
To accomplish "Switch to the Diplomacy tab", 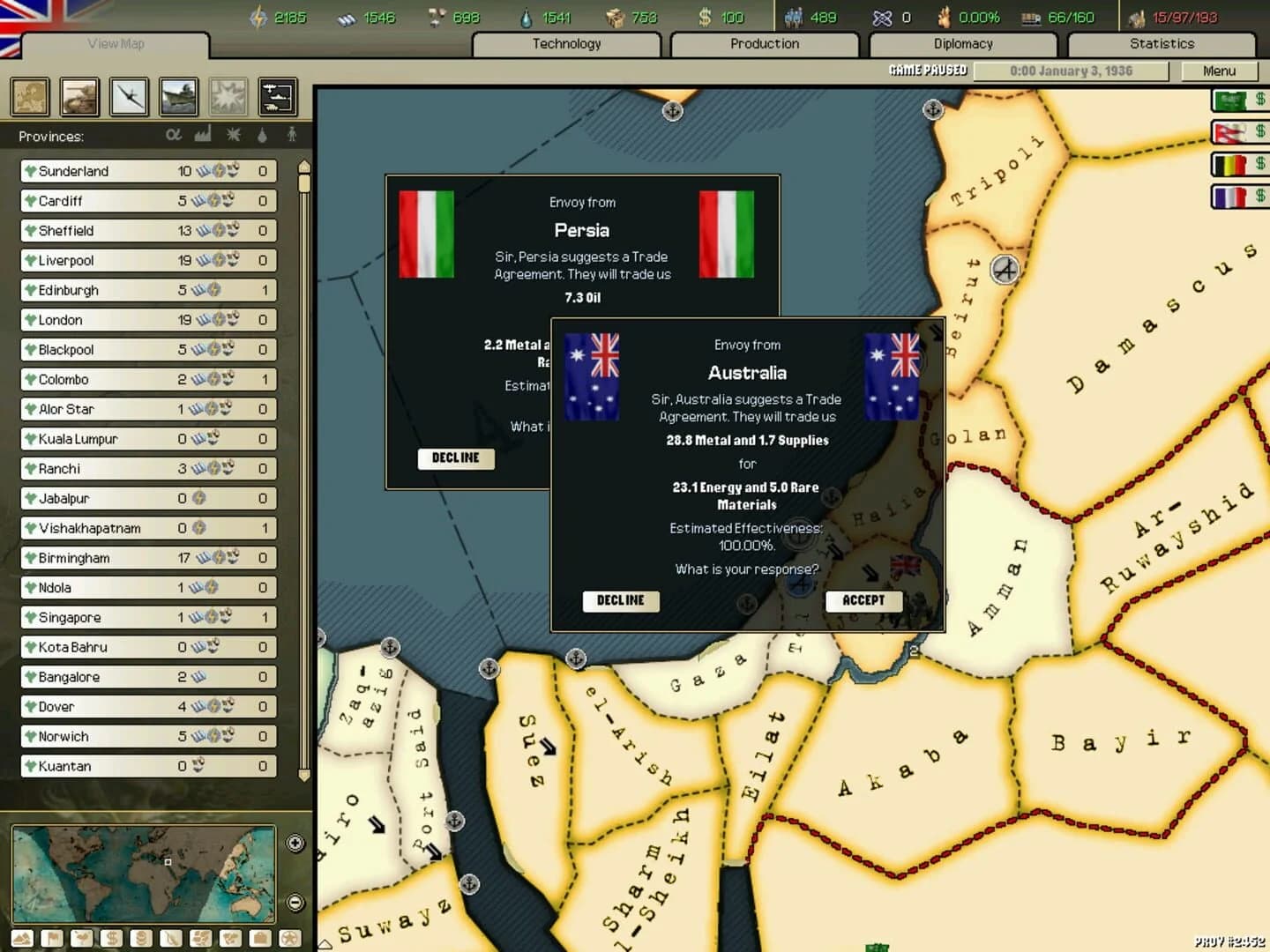I will 963,43.
